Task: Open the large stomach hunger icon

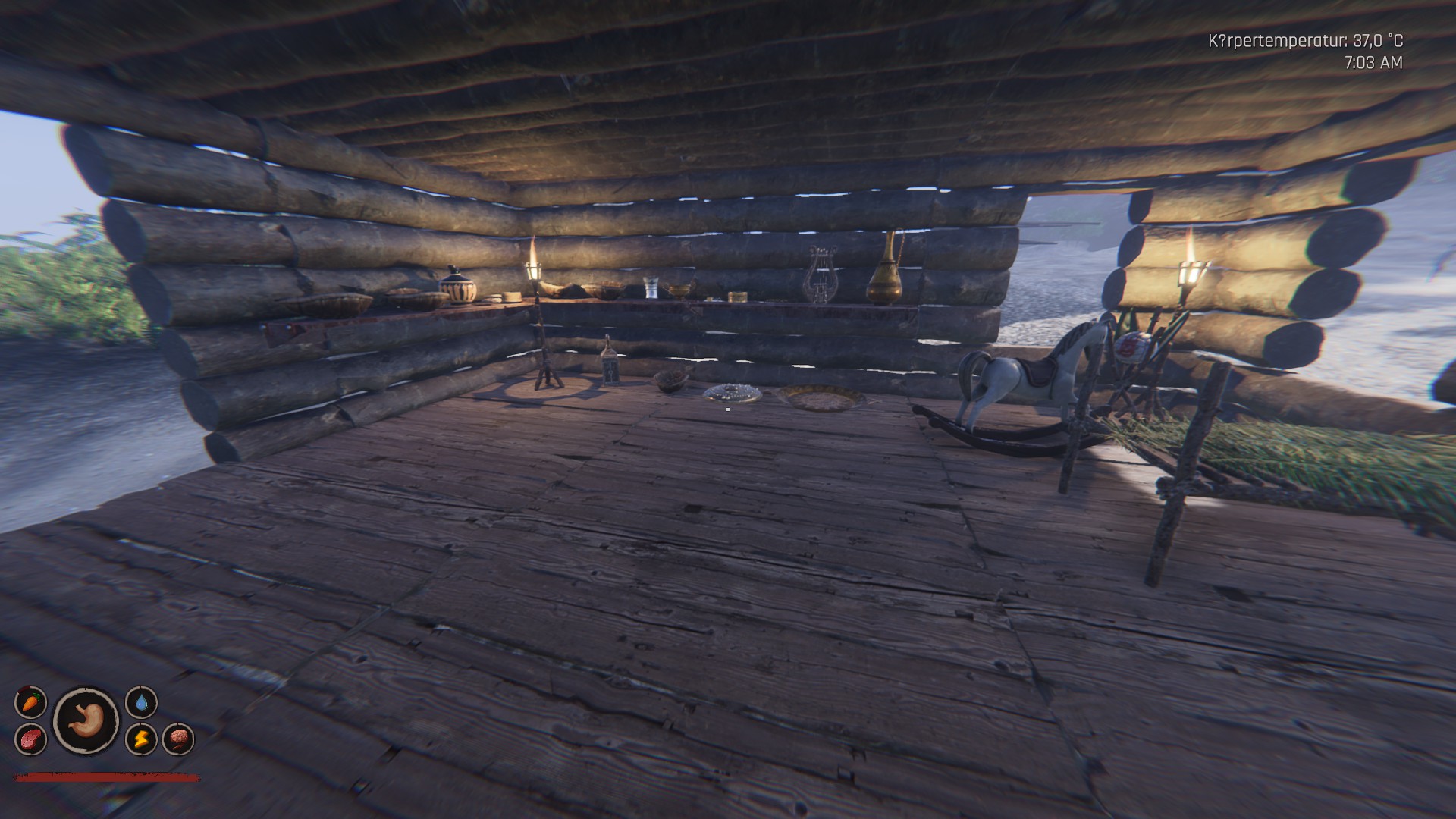Action: coord(86,720)
